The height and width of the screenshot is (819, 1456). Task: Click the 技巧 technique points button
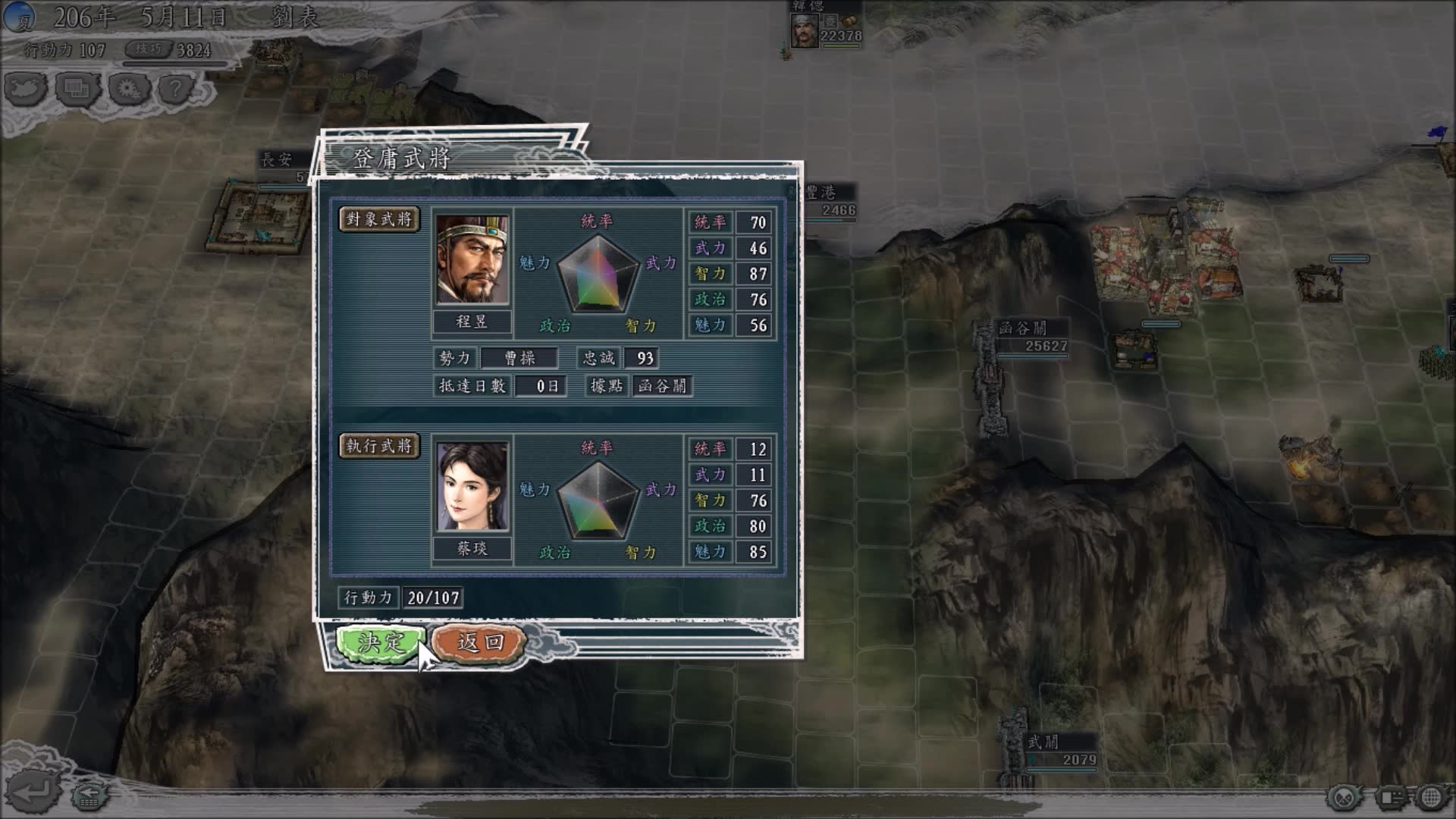click(x=149, y=49)
